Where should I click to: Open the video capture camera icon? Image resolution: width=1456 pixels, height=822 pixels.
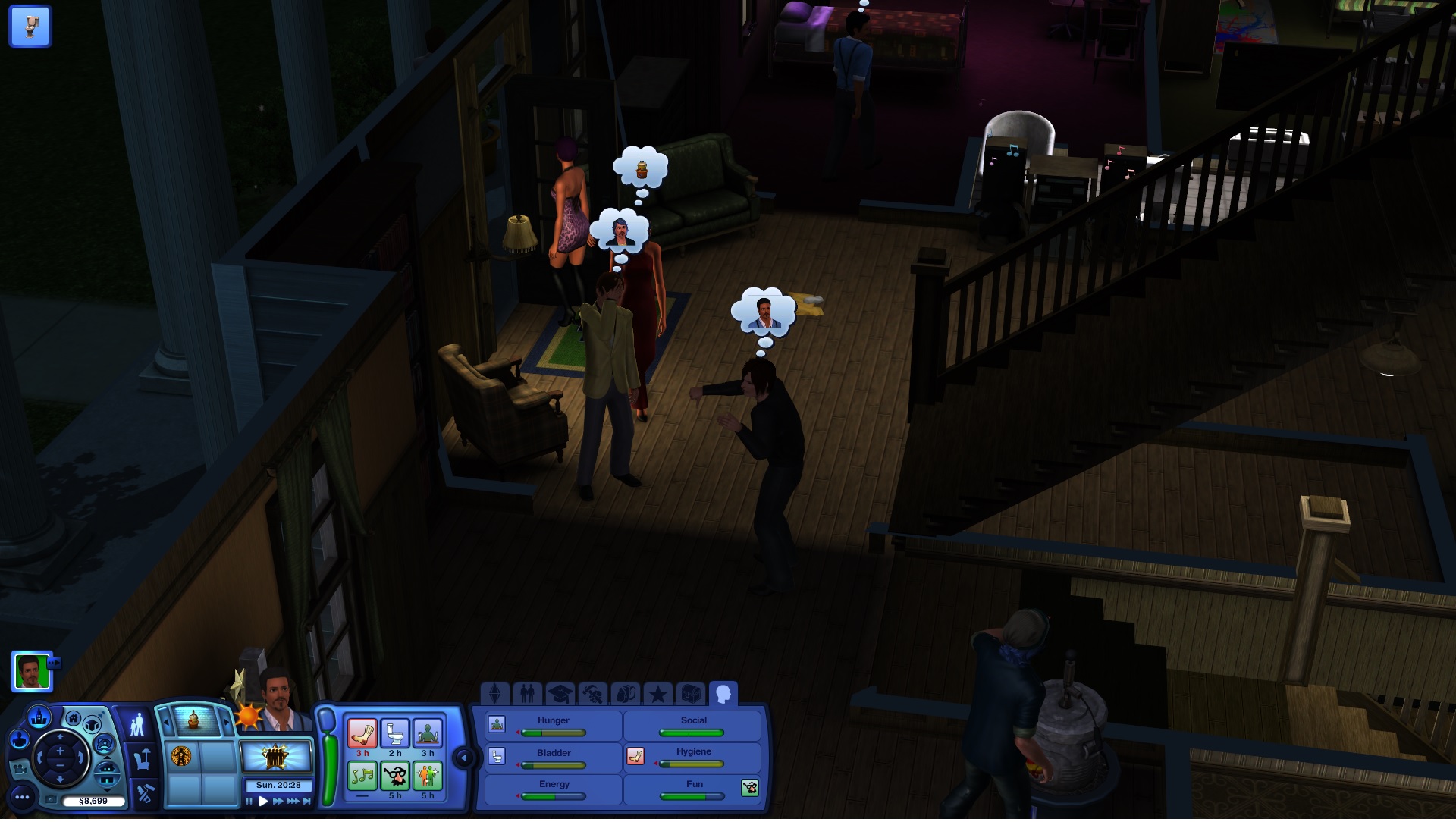tap(21, 770)
